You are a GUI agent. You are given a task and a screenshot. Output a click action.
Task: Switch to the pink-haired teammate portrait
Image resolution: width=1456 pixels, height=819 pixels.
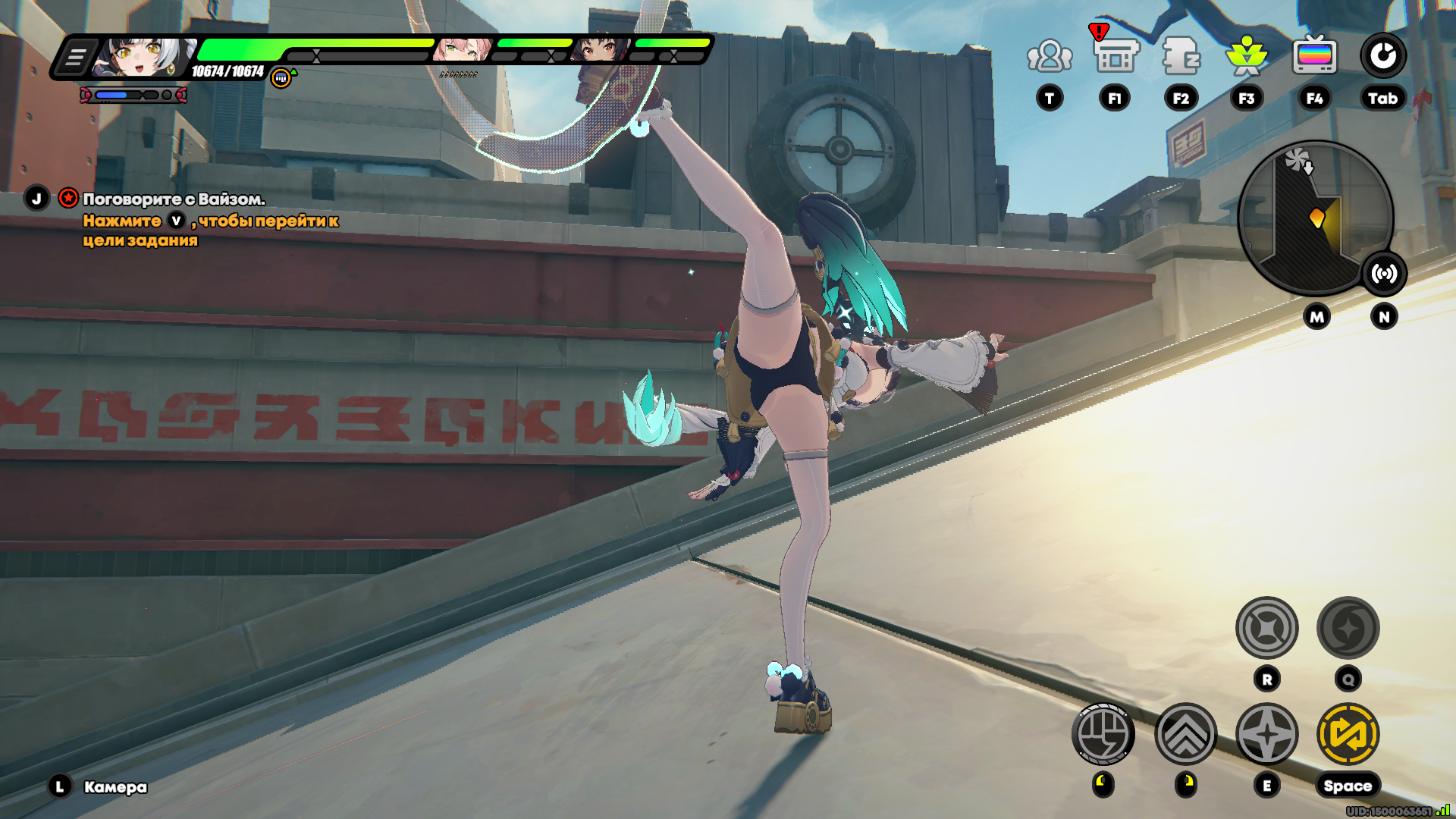(x=463, y=50)
